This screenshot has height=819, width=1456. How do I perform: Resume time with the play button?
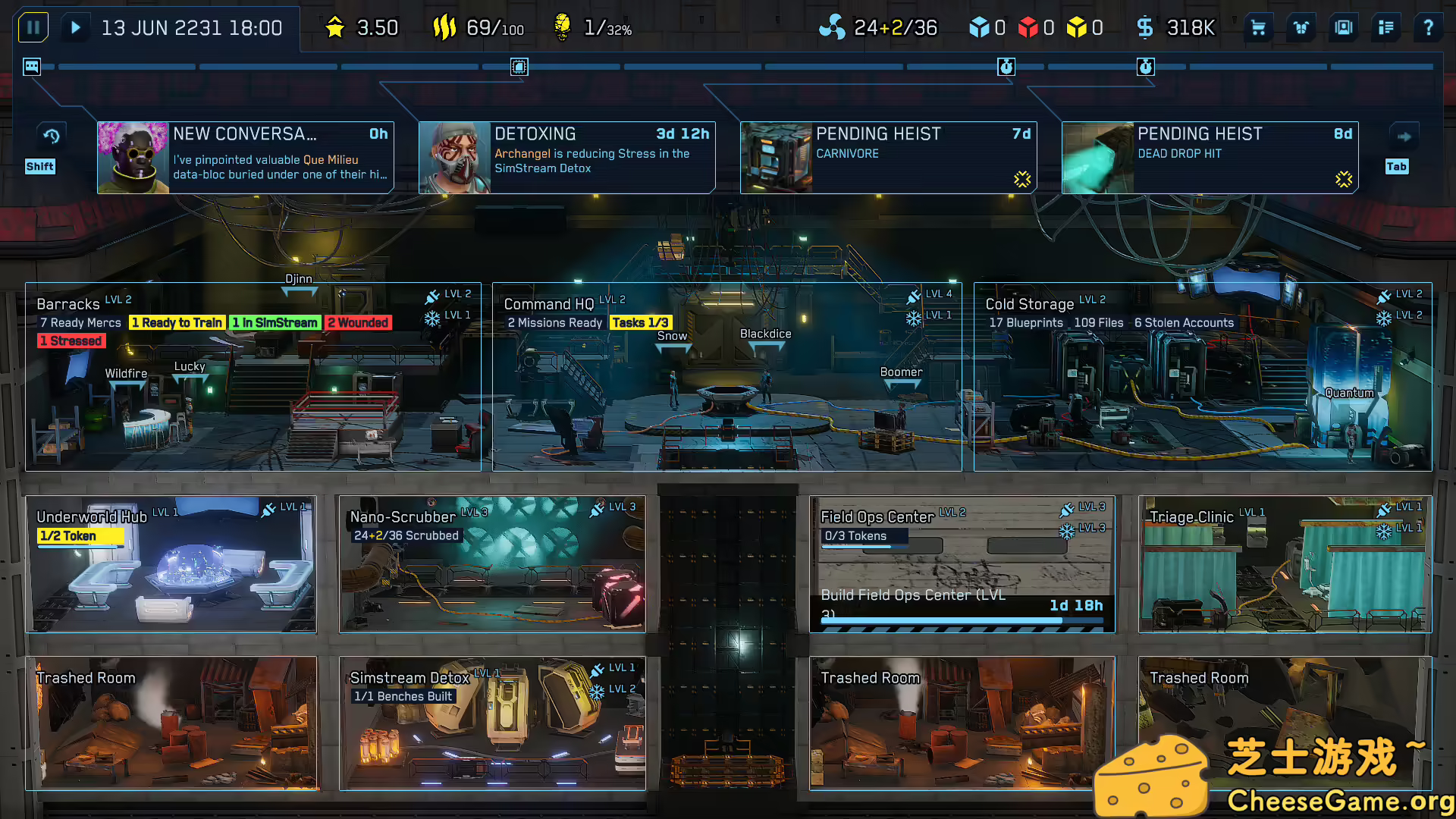pos(75,27)
